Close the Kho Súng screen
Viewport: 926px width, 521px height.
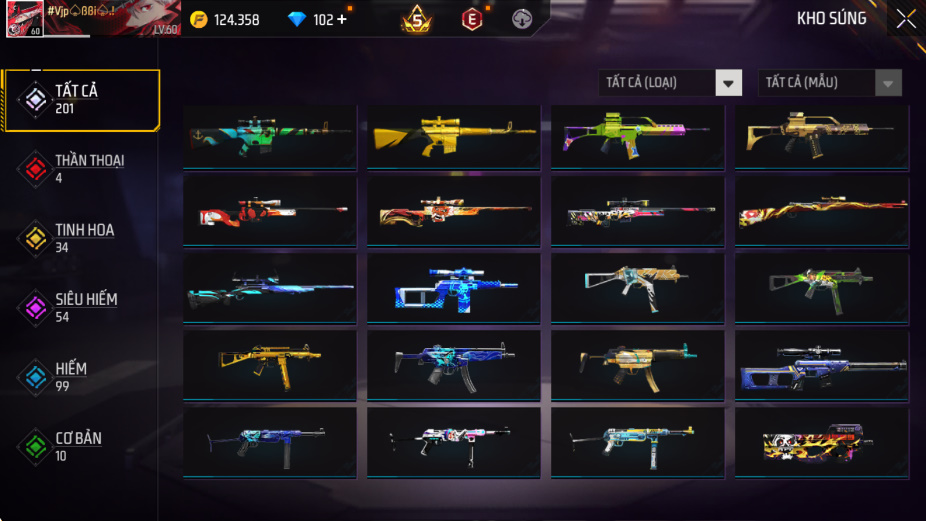[x=905, y=19]
